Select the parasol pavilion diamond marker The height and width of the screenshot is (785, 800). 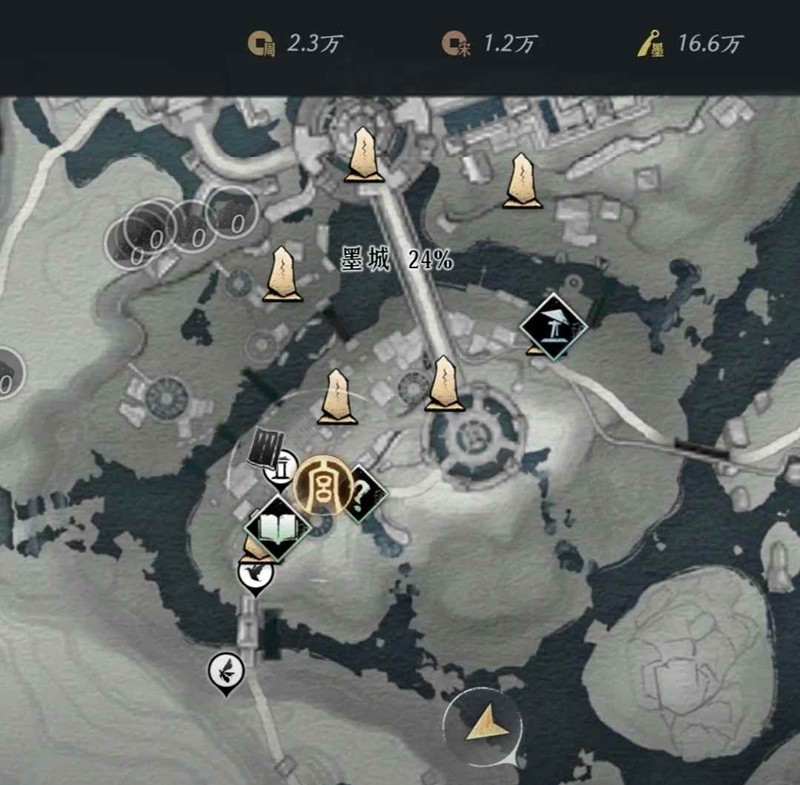(552, 324)
